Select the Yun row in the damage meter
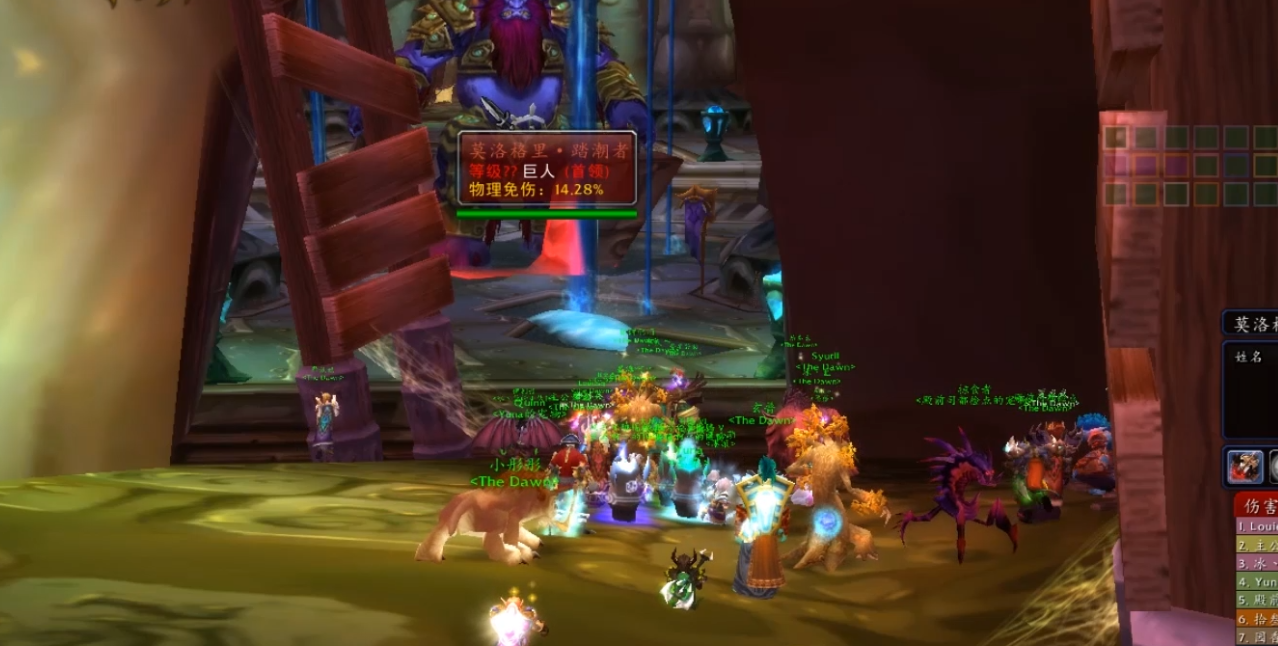Image resolution: width=1278 pixels, height=646 pixels. tap(1257, 581)
